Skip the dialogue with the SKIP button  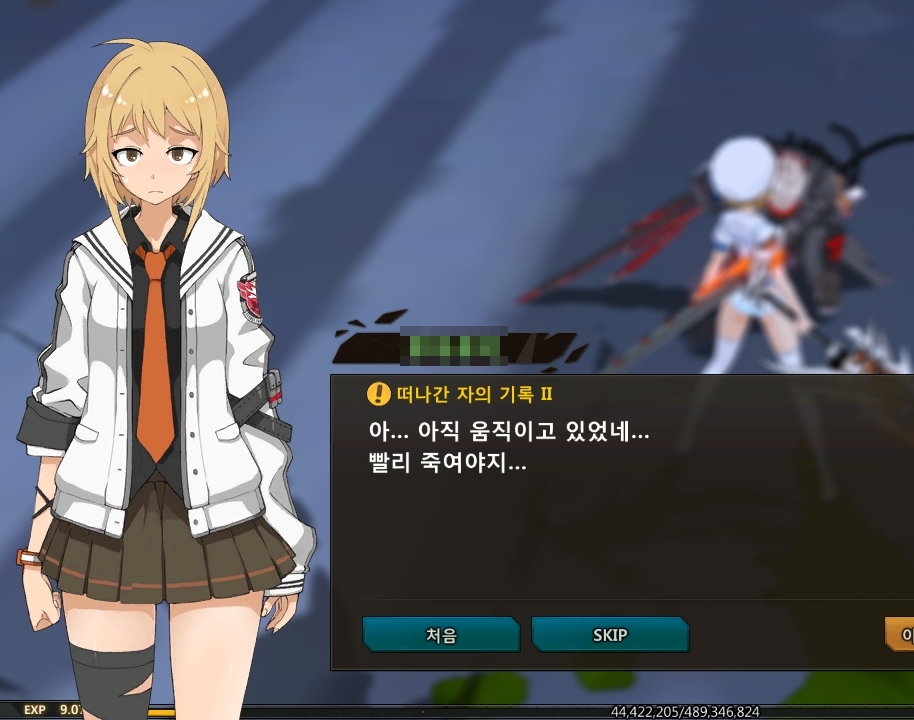click(609, 635)
